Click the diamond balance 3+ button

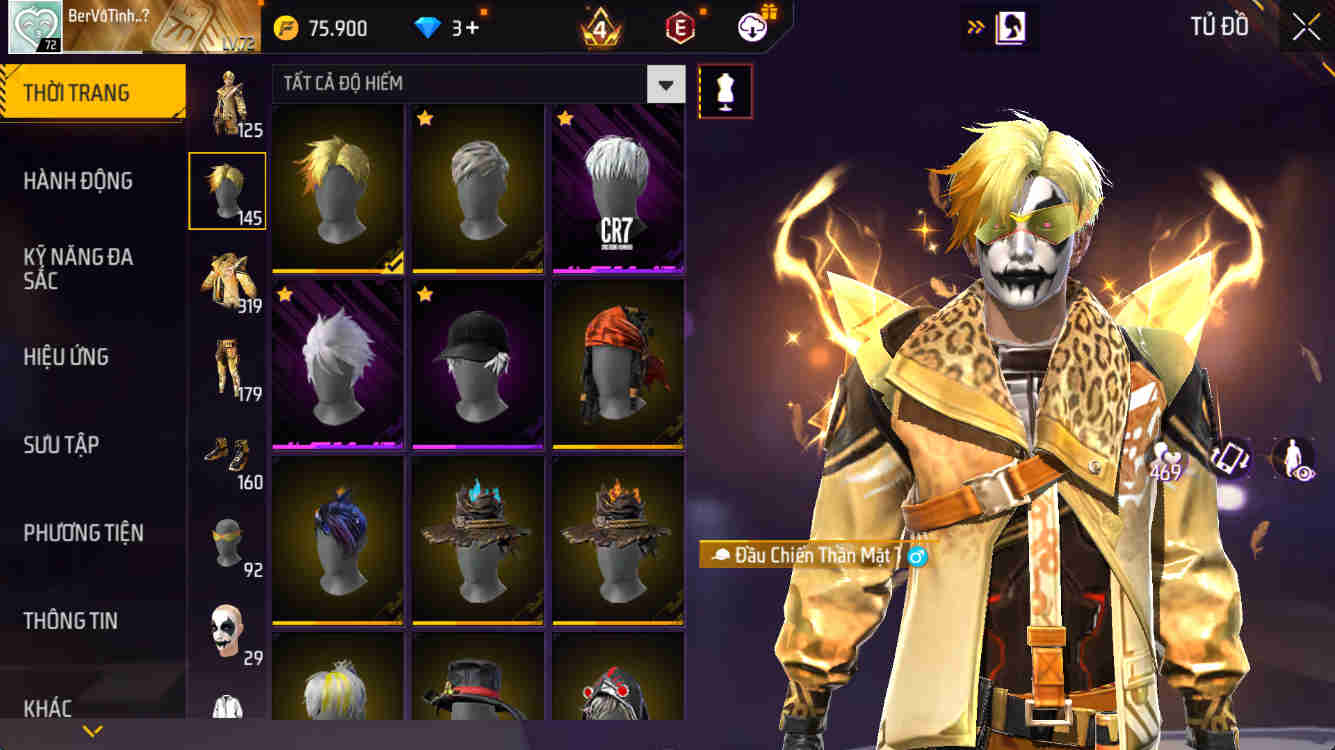[x=444, y=27]
